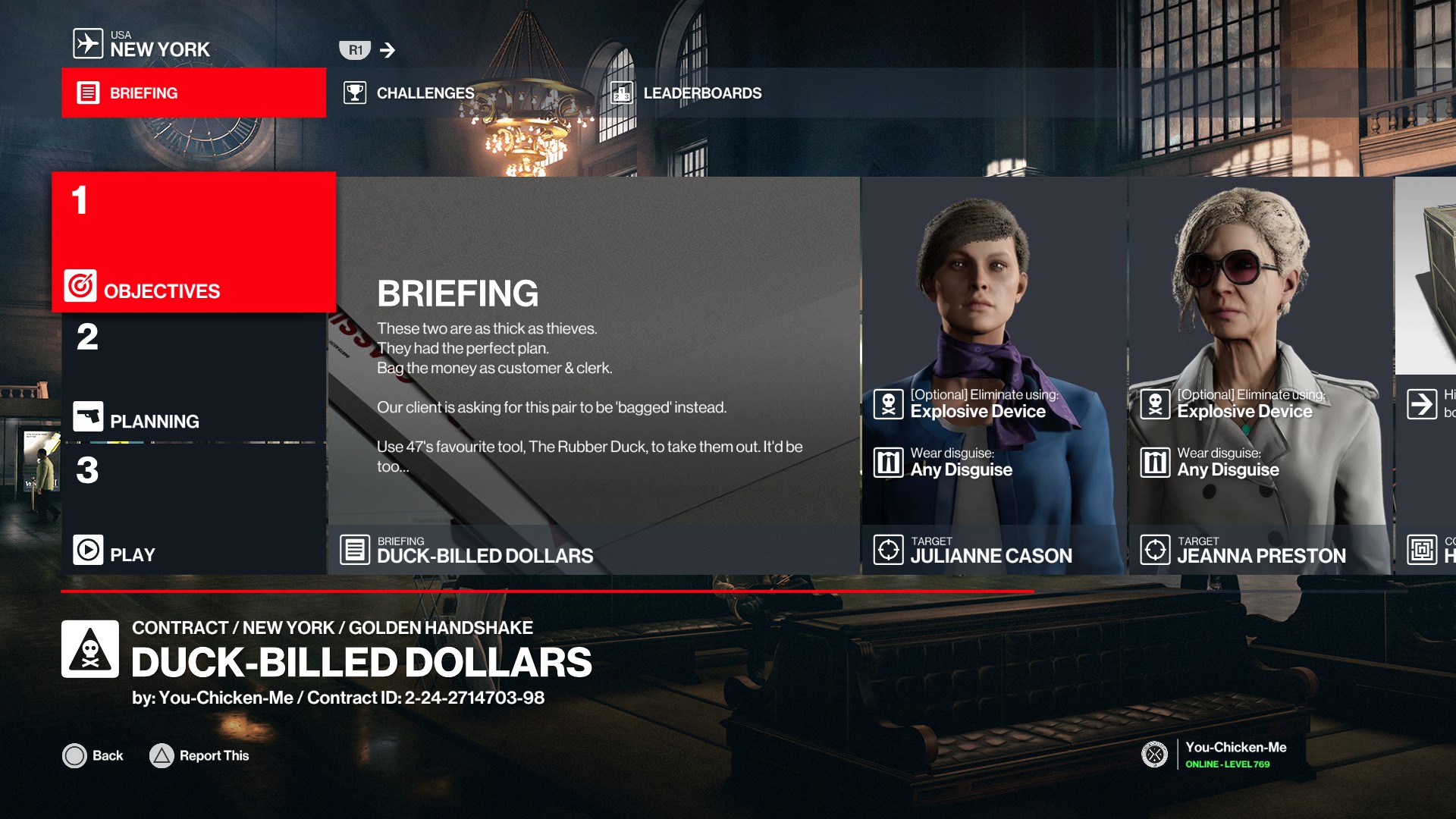Open the Duck-Billed Dollars briefing tile
This screenshot has width=1456, height=819.
(595, 376)
